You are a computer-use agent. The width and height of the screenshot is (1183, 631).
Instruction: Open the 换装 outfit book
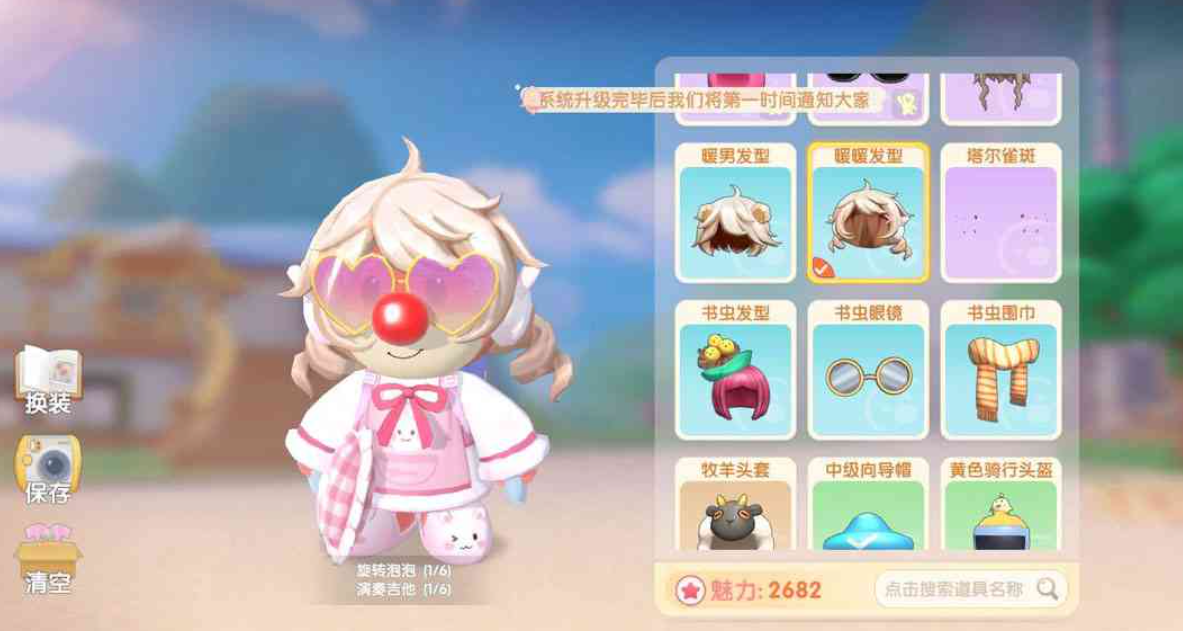click(x=47, y=379)
